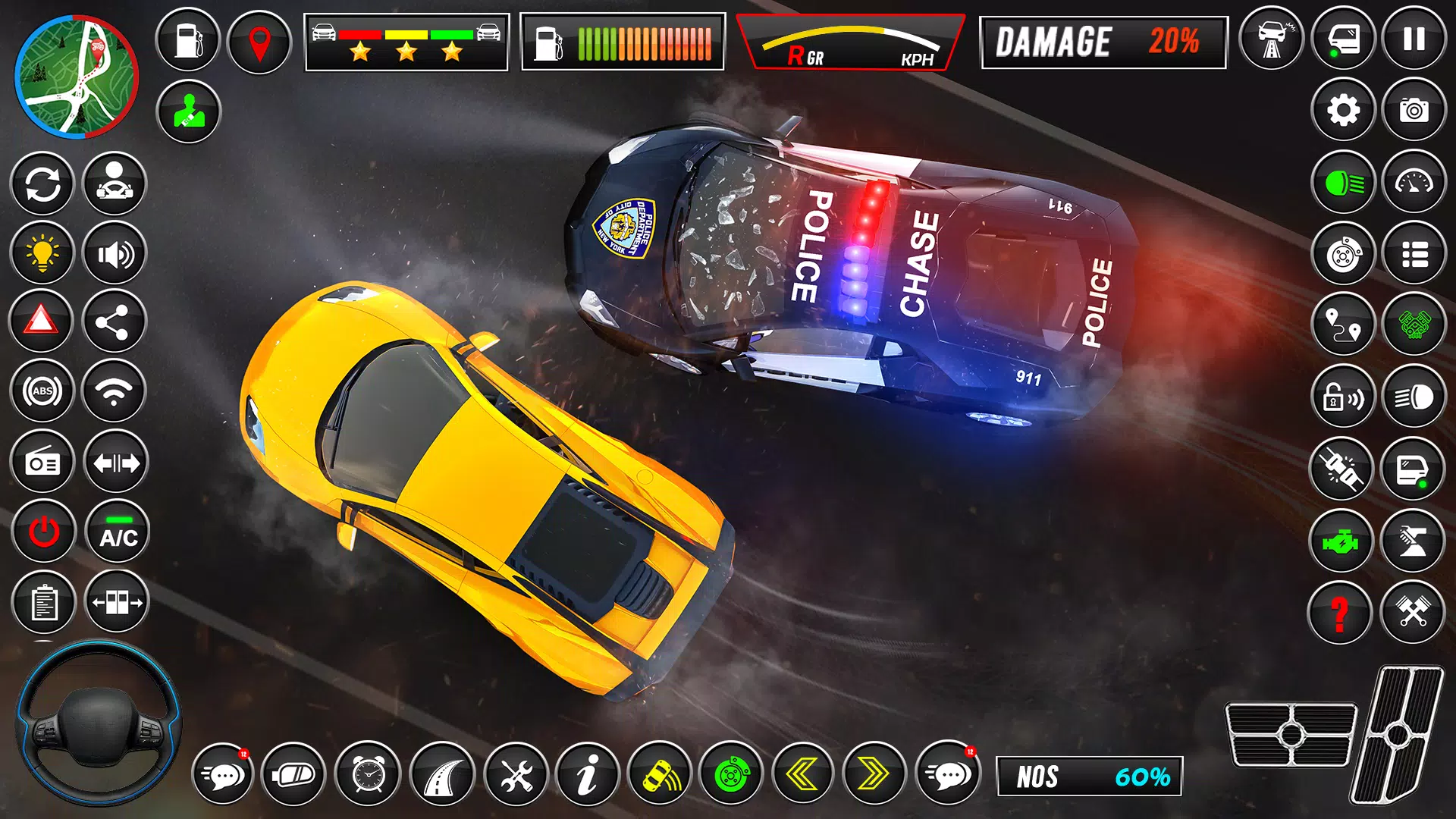This screenshot has width=1456, height=819.
Task: Open the info 'i' button
Action: pos(587,774)
